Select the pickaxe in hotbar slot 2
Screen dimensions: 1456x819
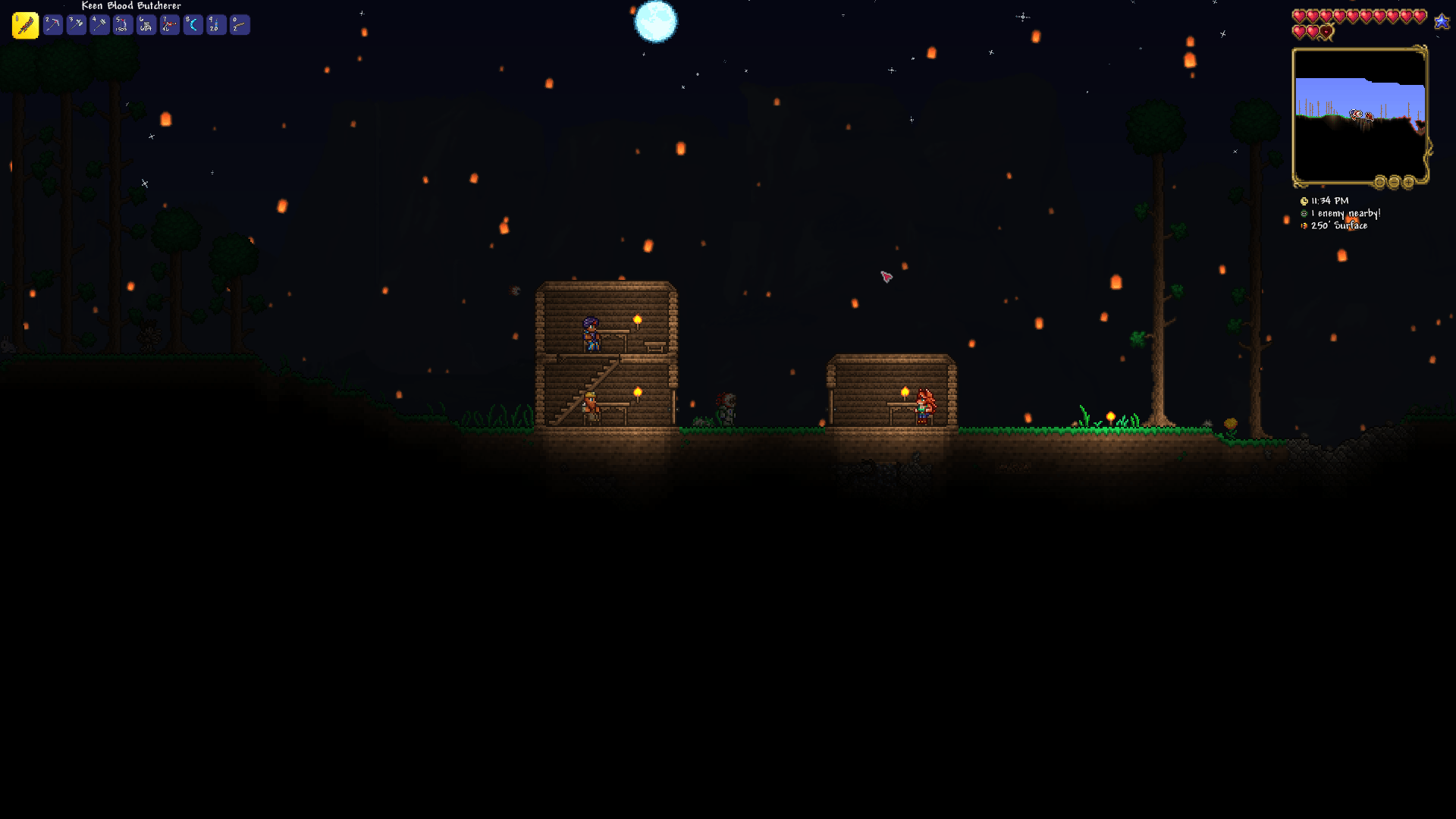[x=52, y=24]
